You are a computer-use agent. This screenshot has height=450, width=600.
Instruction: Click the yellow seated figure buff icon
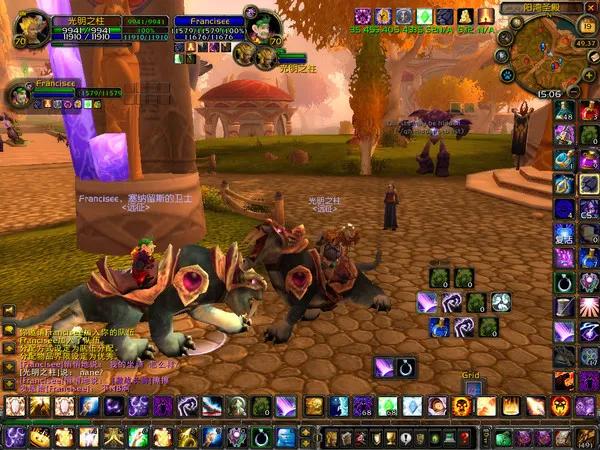tap(463, 16)
